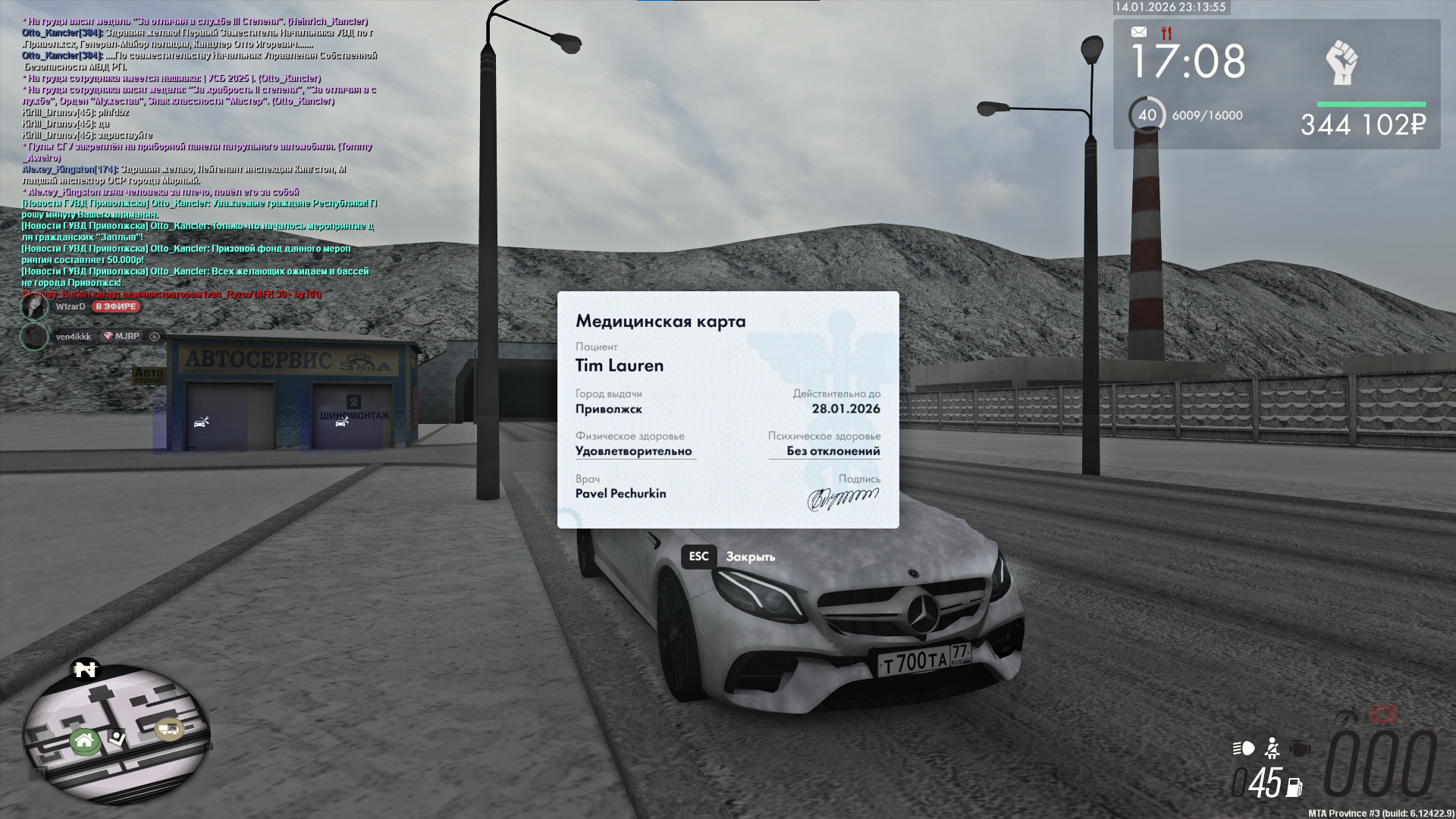
Task: Click the headlights indicator icon
Action: 1244,748
